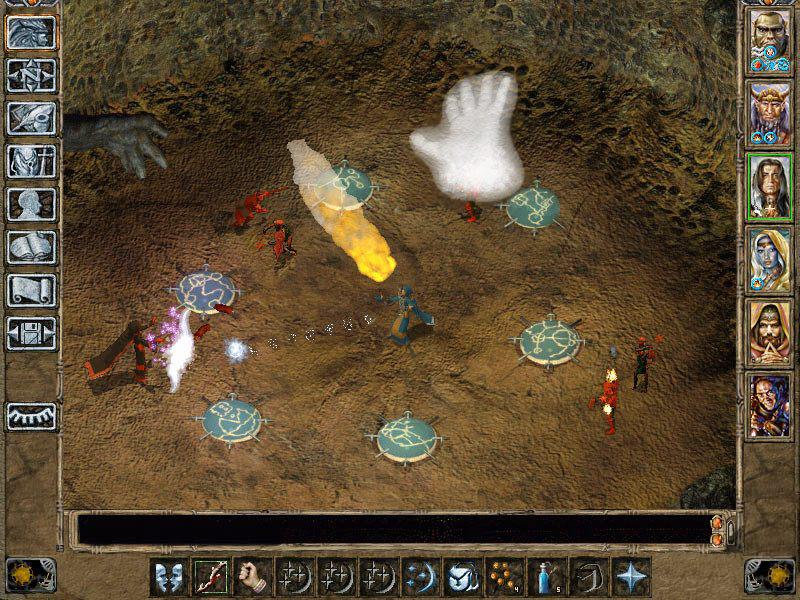Select the horned helmet character portrait
The image size is (800, 600).
769,115
